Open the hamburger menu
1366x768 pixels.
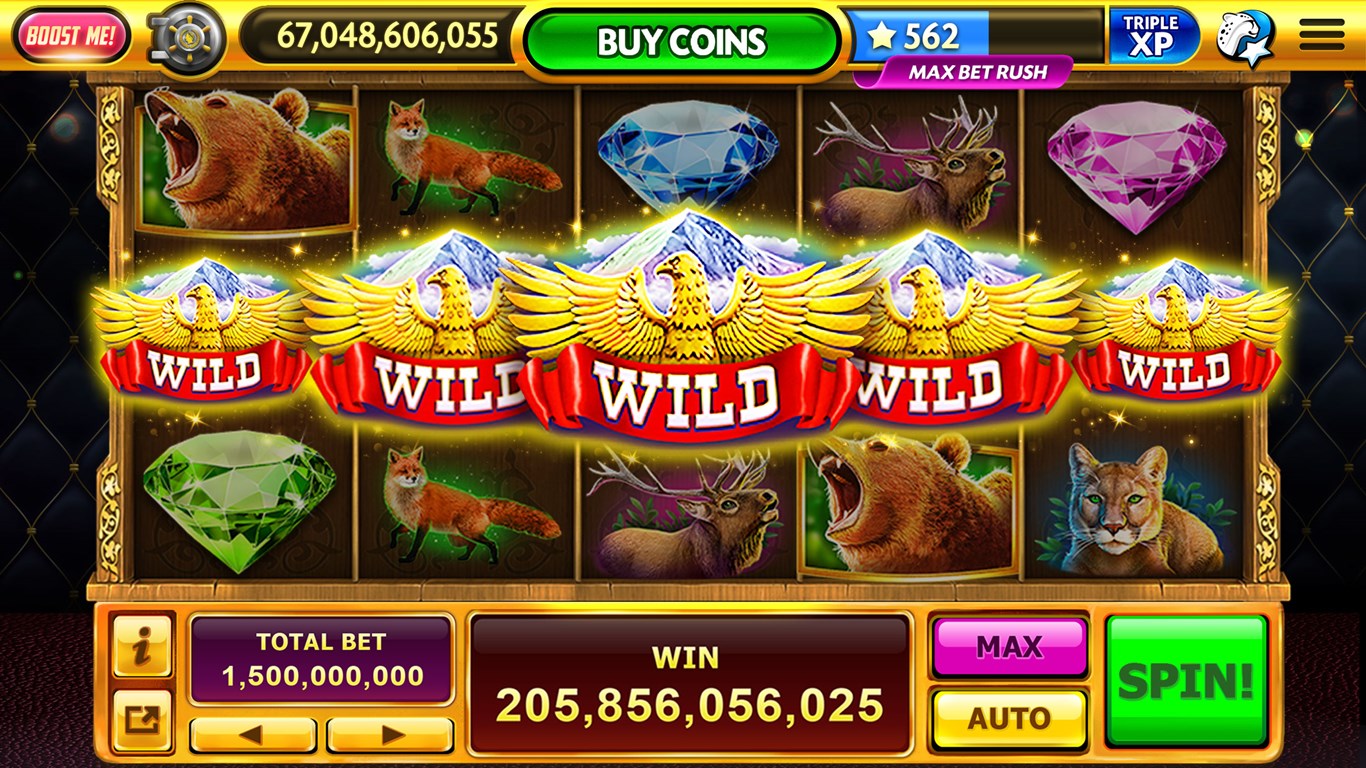[1320, 33]
